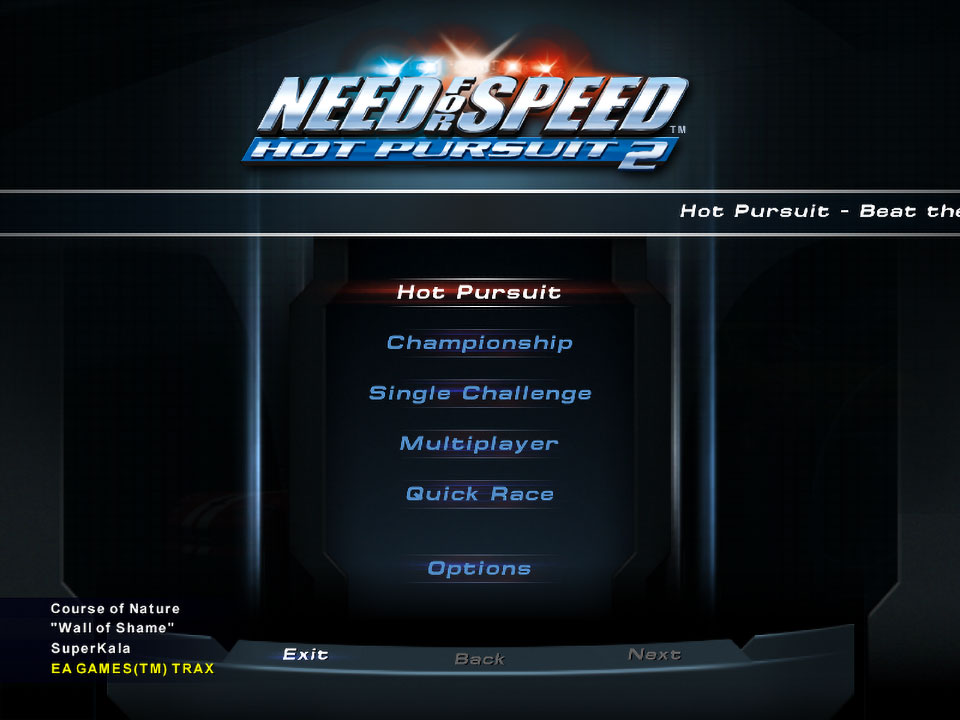The image size is (960, 720).
Task: Choose Single Challenge from the menu
Action: pos(480,393)
